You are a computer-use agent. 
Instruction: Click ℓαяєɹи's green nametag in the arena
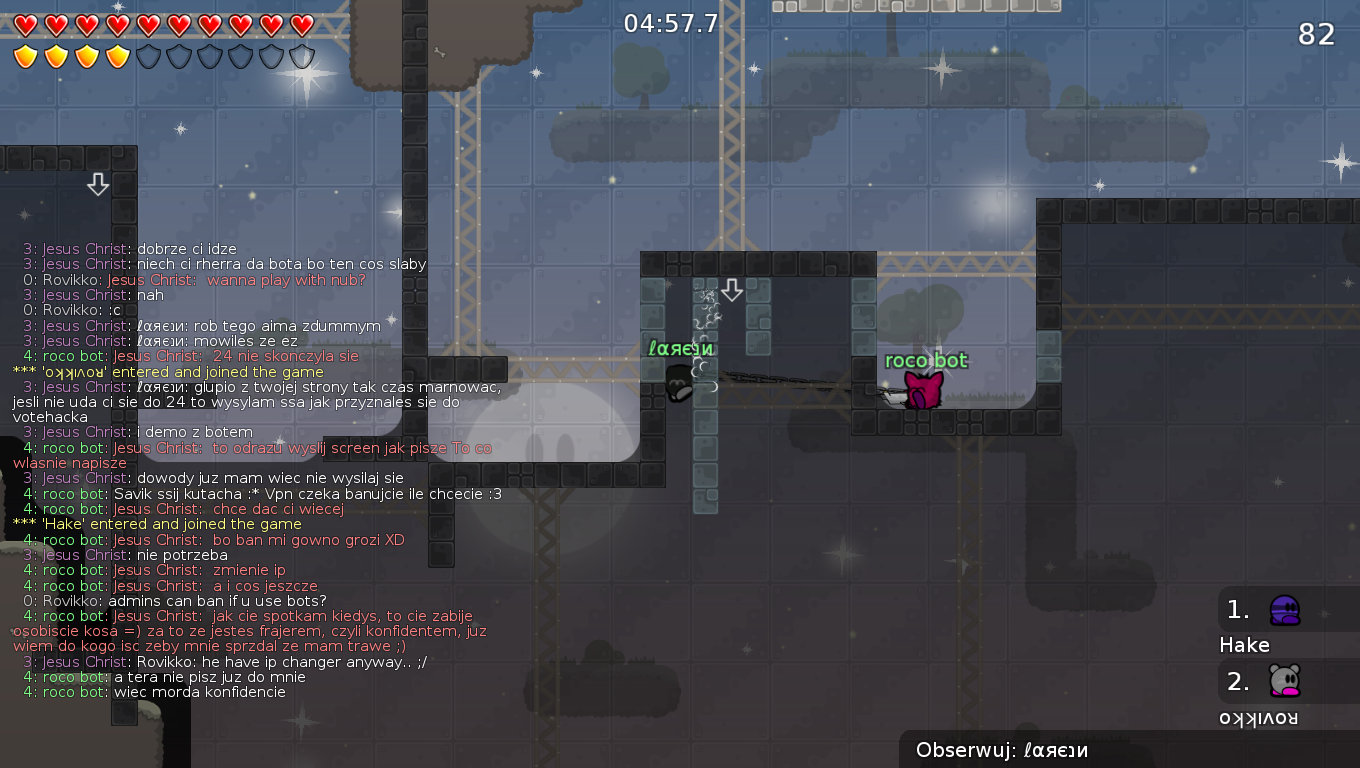681,348
